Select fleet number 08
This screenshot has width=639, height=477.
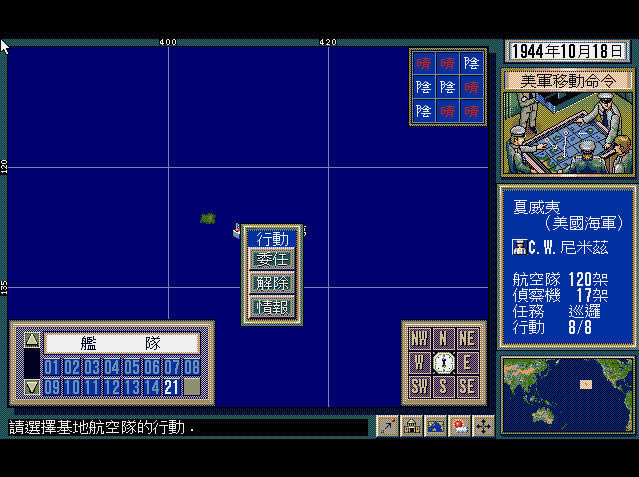191,367
